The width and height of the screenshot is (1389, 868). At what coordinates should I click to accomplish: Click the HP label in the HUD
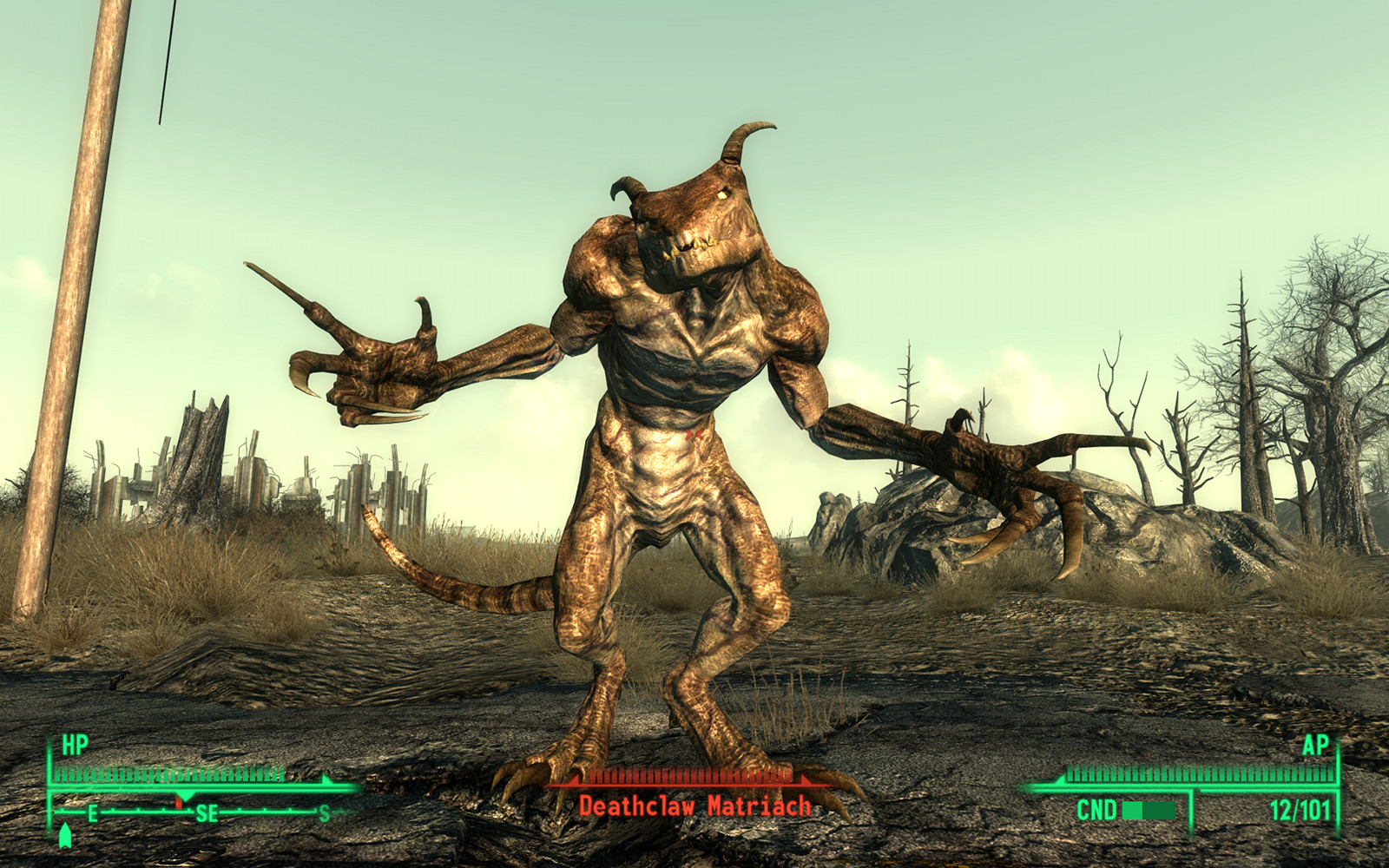71,746
